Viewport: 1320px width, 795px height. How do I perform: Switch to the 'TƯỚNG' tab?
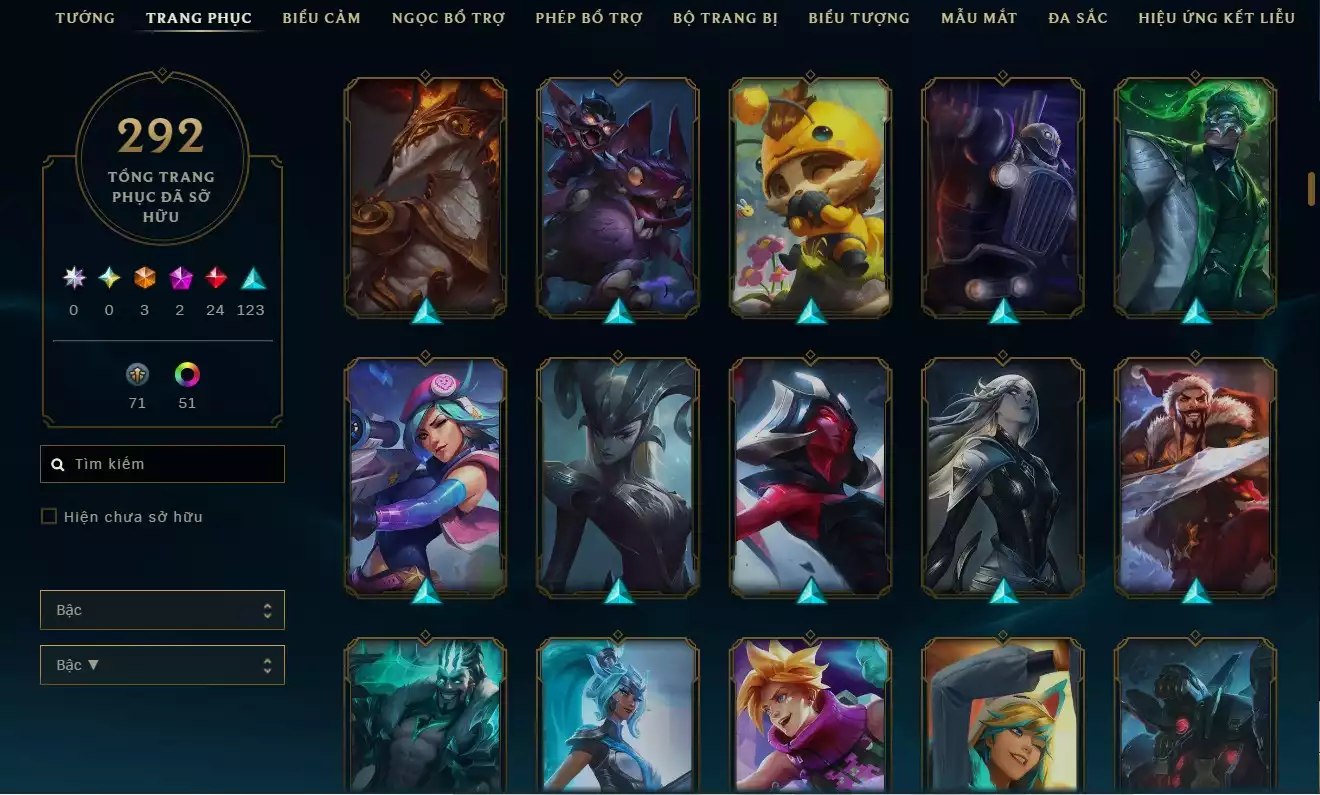click(85, 17)
